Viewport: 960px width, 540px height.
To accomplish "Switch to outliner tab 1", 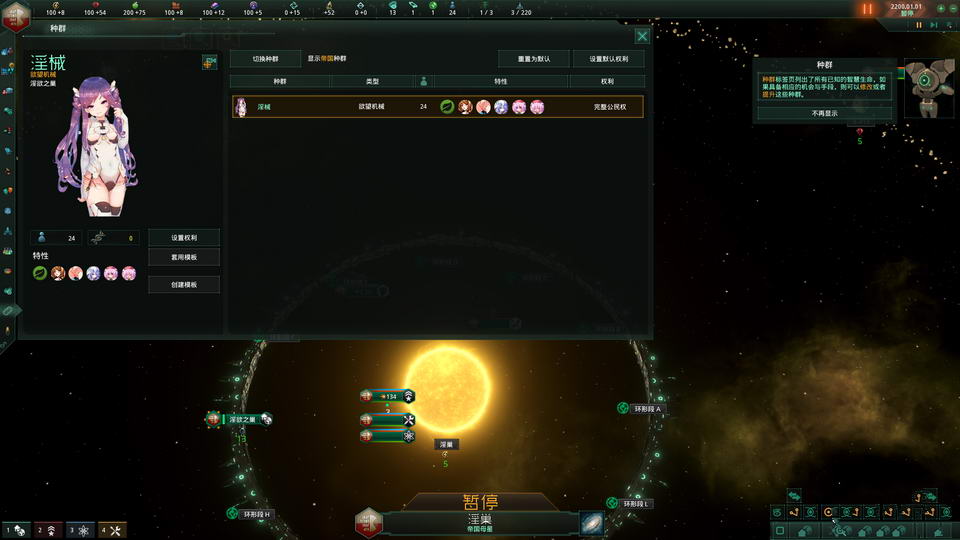I will point(15,530).
